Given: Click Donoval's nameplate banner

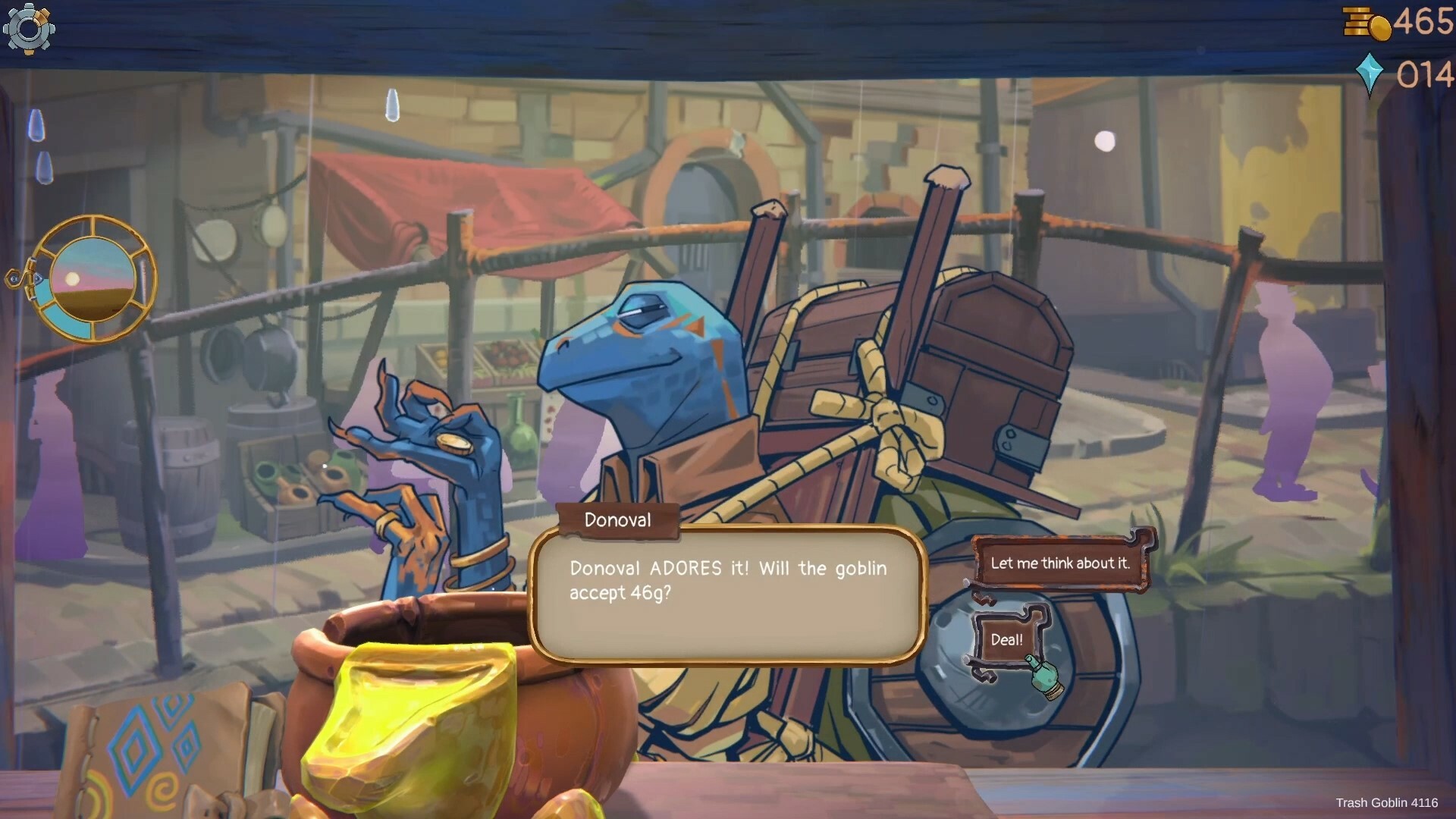Looking at the screenshot, I should (x=617, y=521).
